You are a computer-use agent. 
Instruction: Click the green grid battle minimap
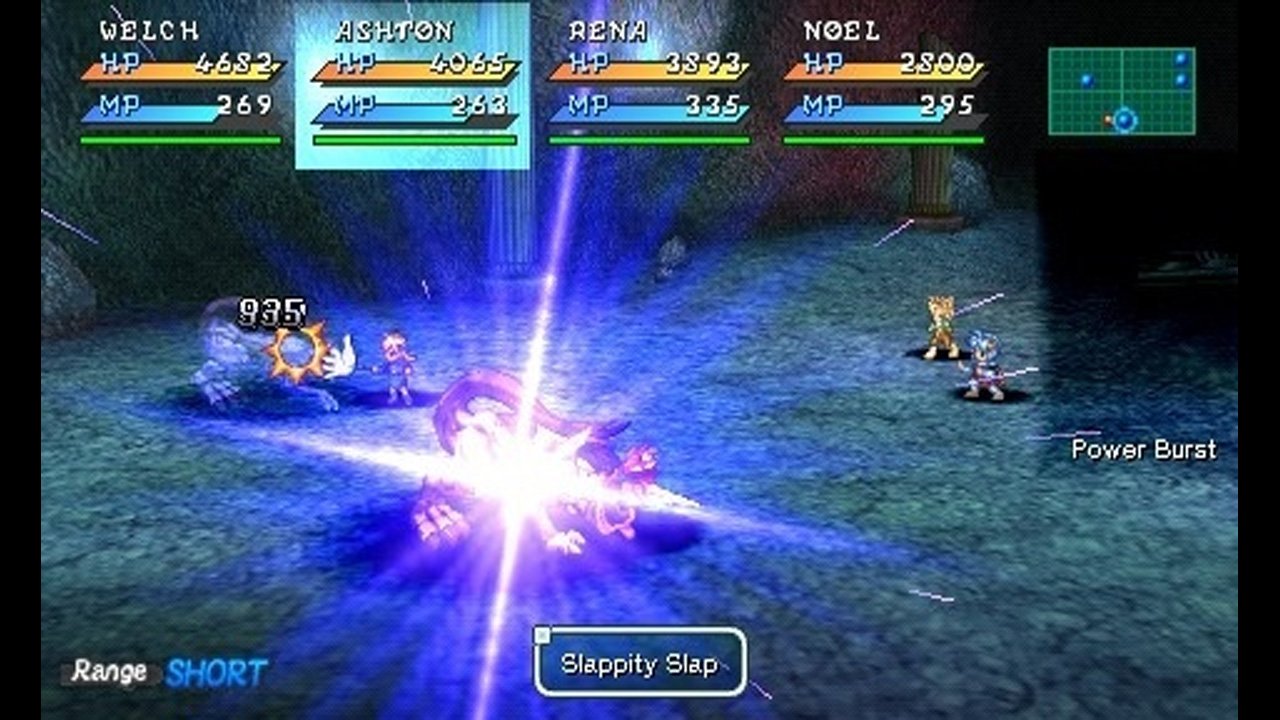coord(1122,91)
